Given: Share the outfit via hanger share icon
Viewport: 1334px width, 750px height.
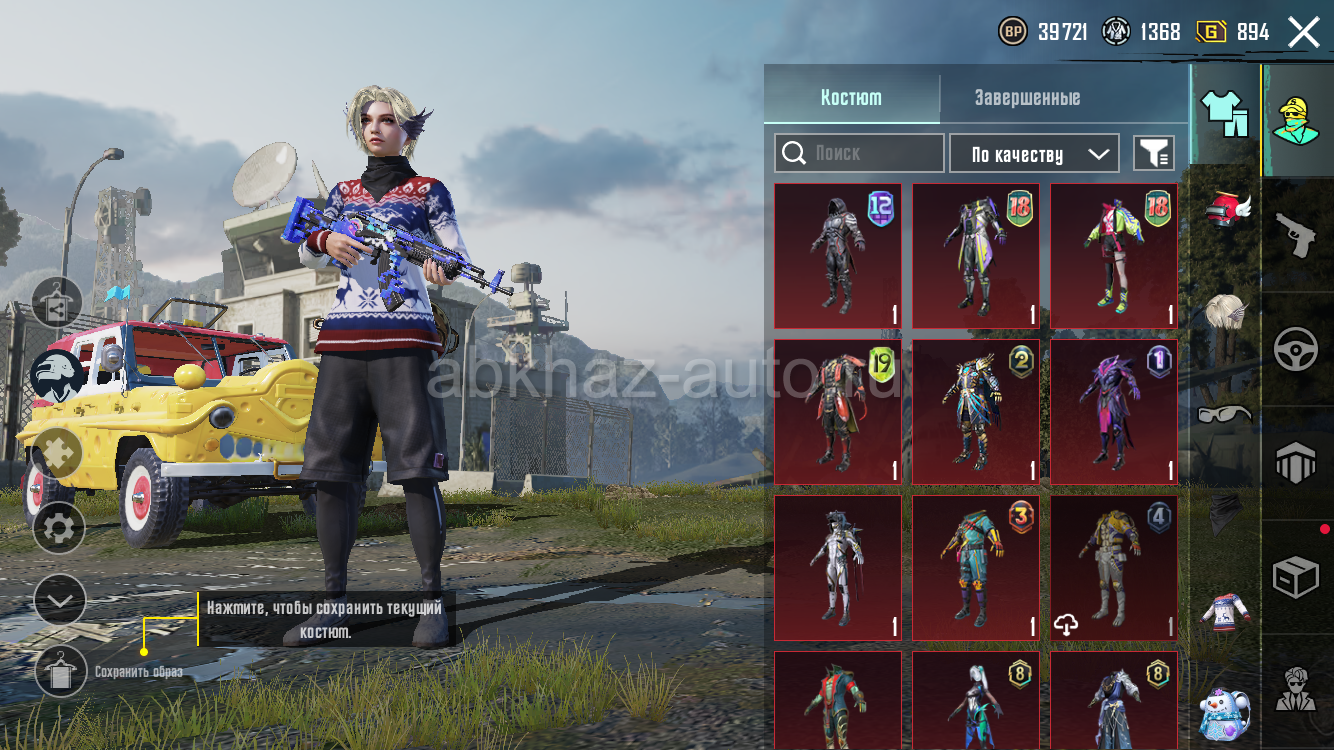Looking at the screenshot, I should tap(57, 302).
